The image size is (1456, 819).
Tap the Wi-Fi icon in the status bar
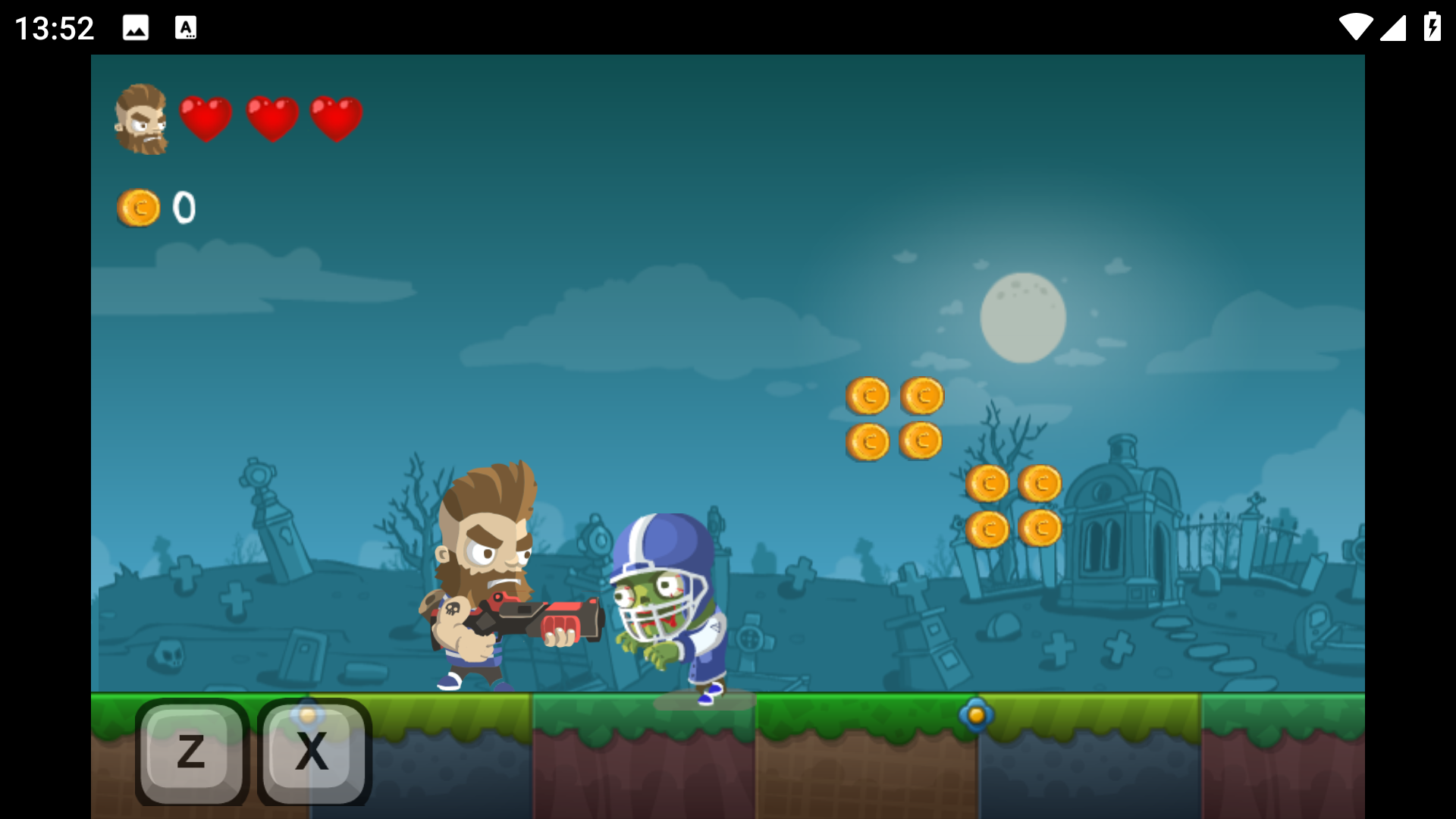1357,28
